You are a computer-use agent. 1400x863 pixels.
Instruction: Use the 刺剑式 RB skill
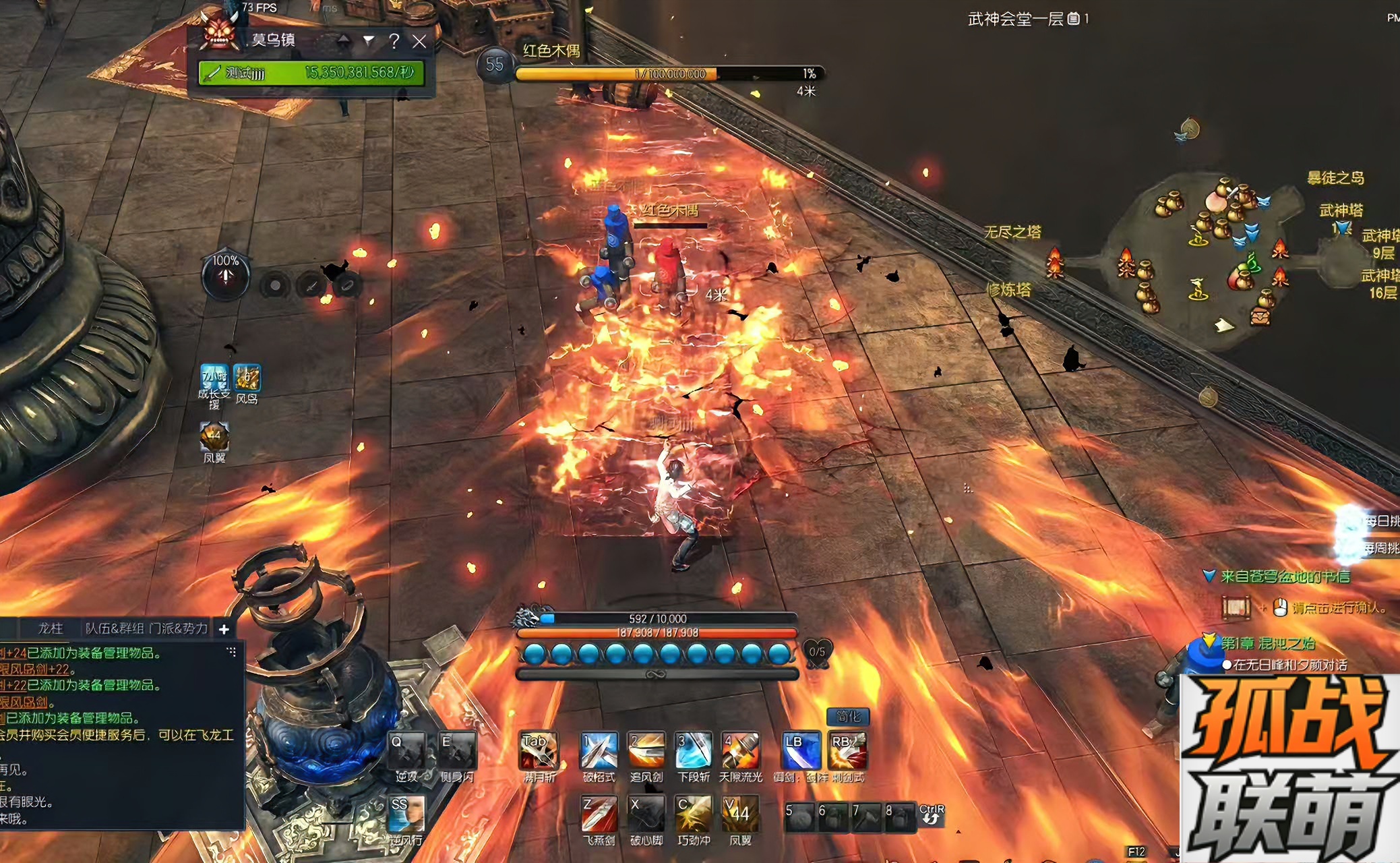coord(847,751)
